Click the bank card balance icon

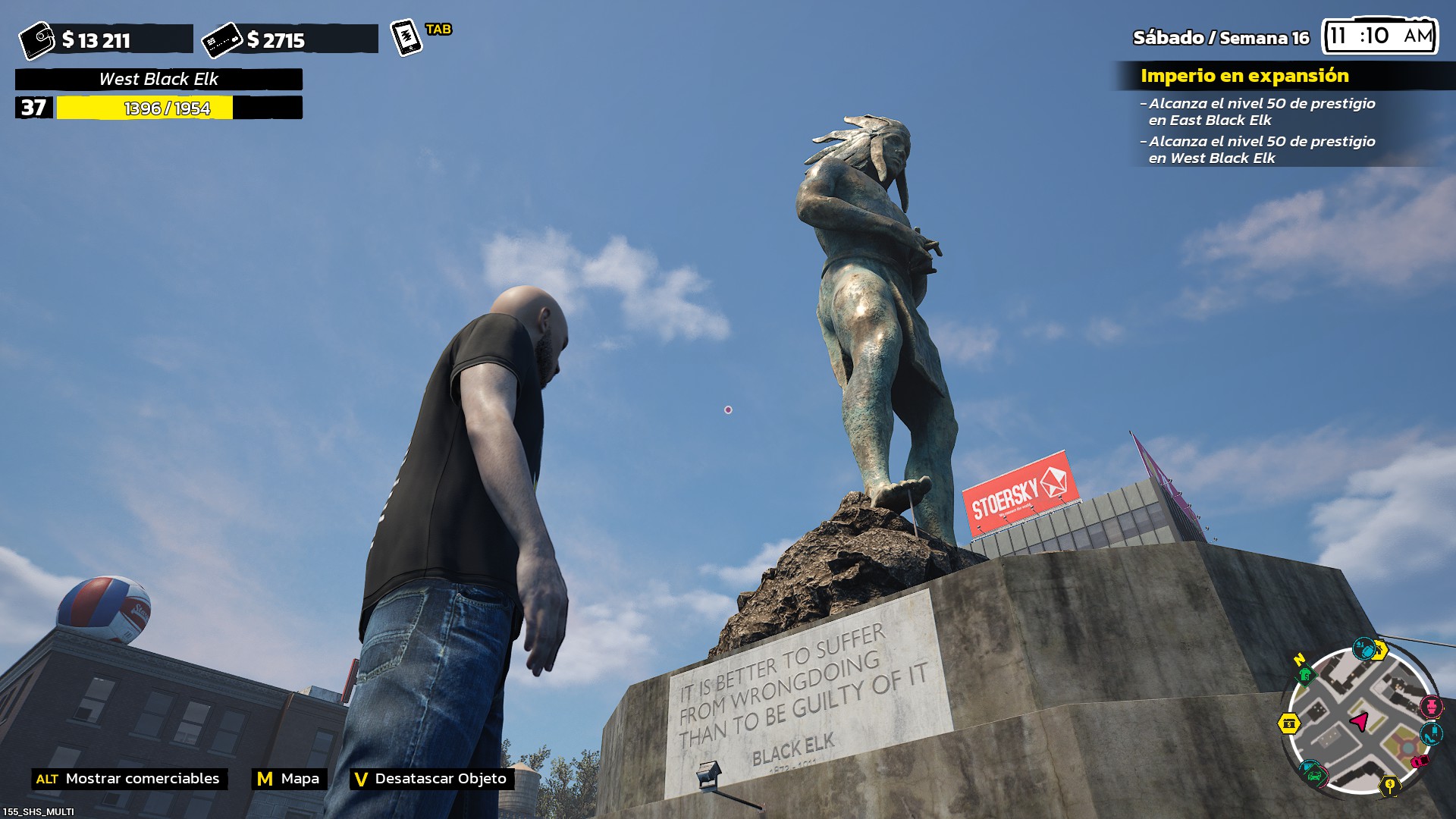[221, 39]
